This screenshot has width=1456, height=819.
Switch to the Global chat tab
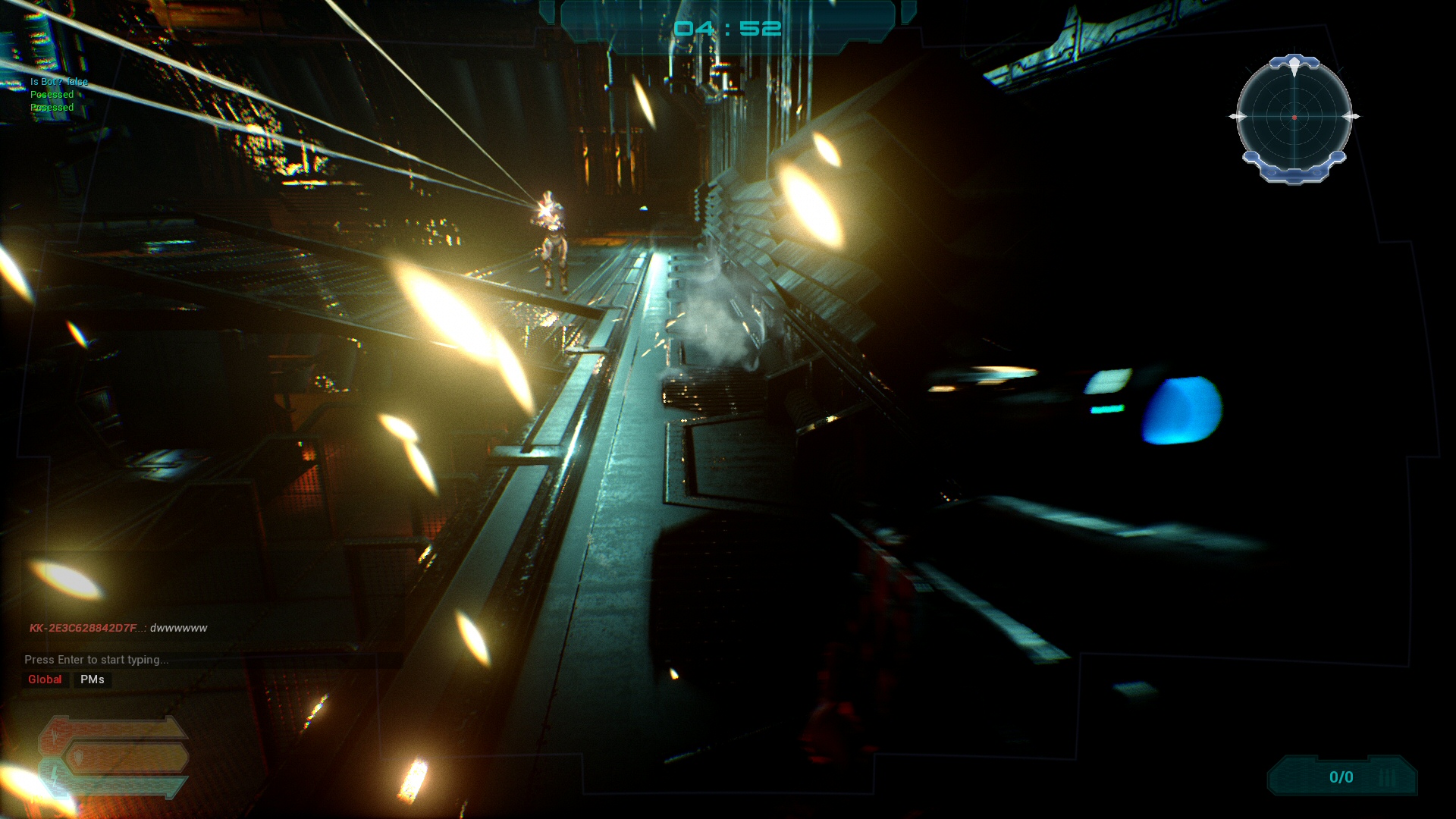pos(45,679)
